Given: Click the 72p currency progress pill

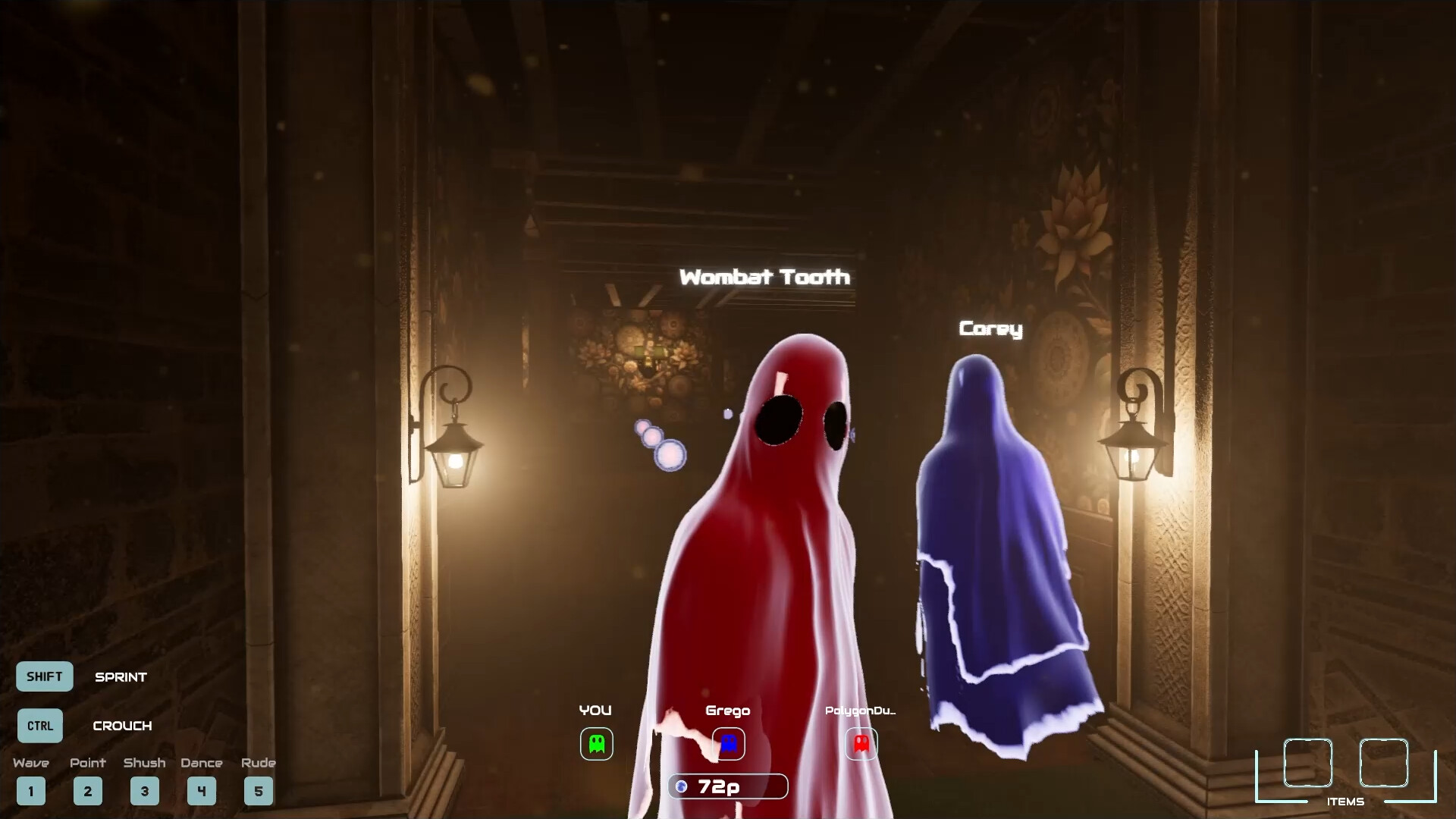Looking at the screenshot, I should 726,786.
